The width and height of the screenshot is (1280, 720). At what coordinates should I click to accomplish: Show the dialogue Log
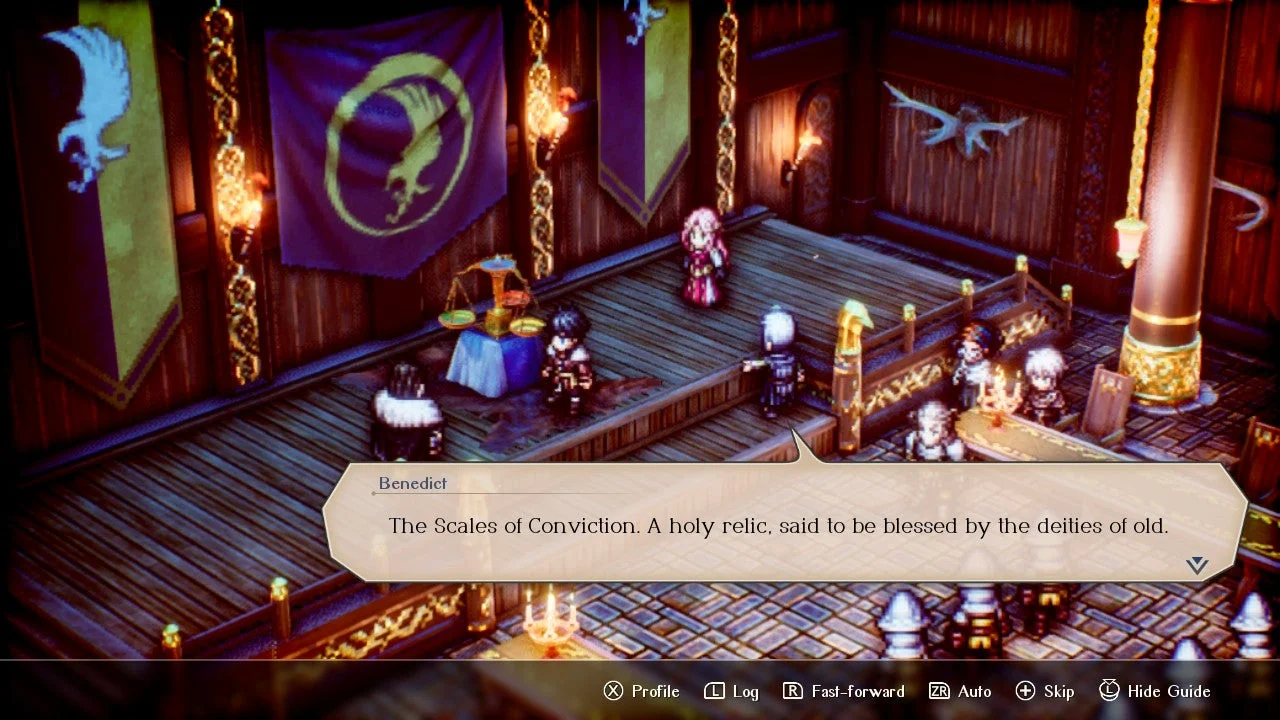click(732, 691)
